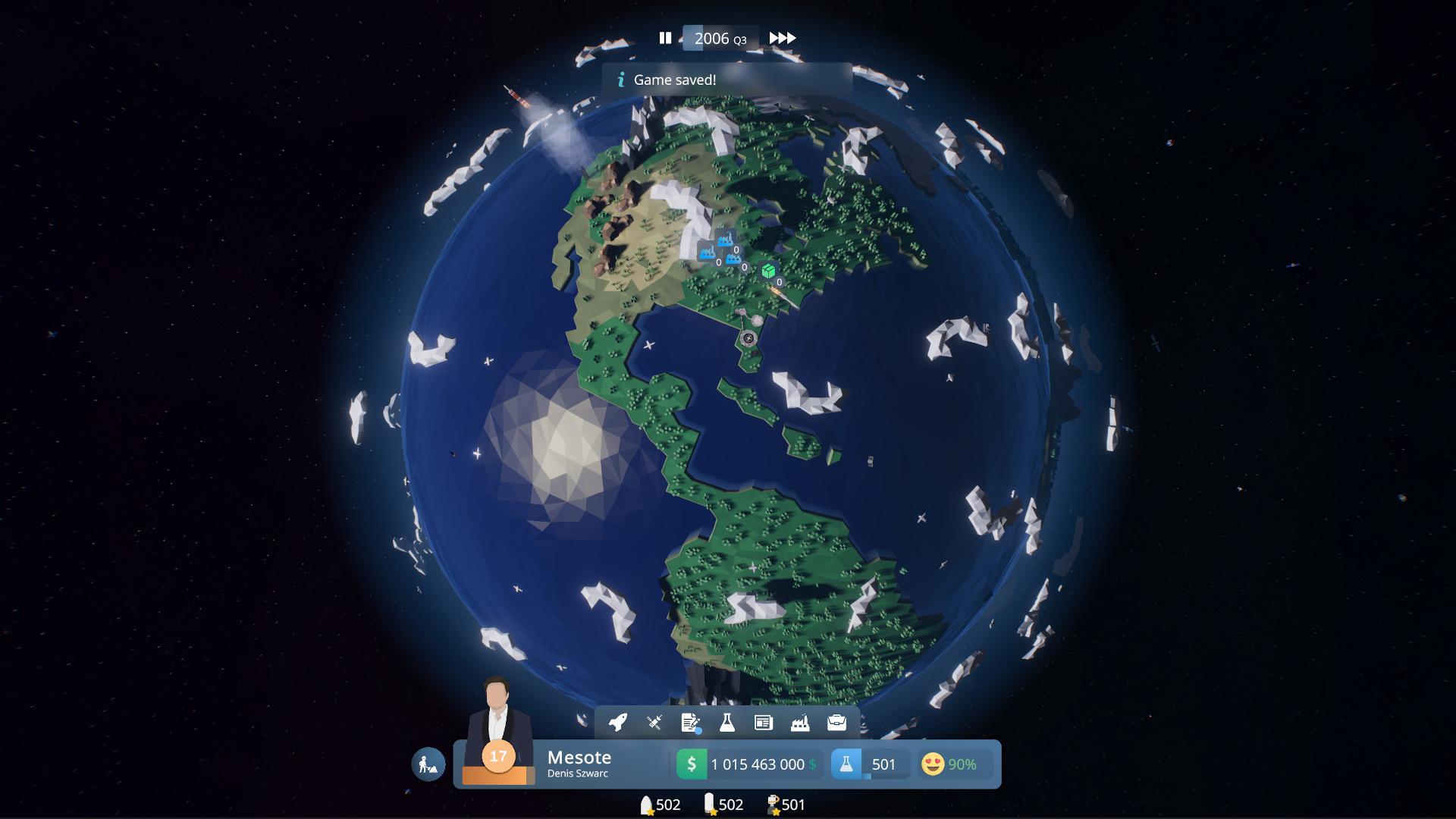The height and width of the screenshot is (819, 1456).
Task: Click the company name Mesote
Action: (x=579, y=757)
